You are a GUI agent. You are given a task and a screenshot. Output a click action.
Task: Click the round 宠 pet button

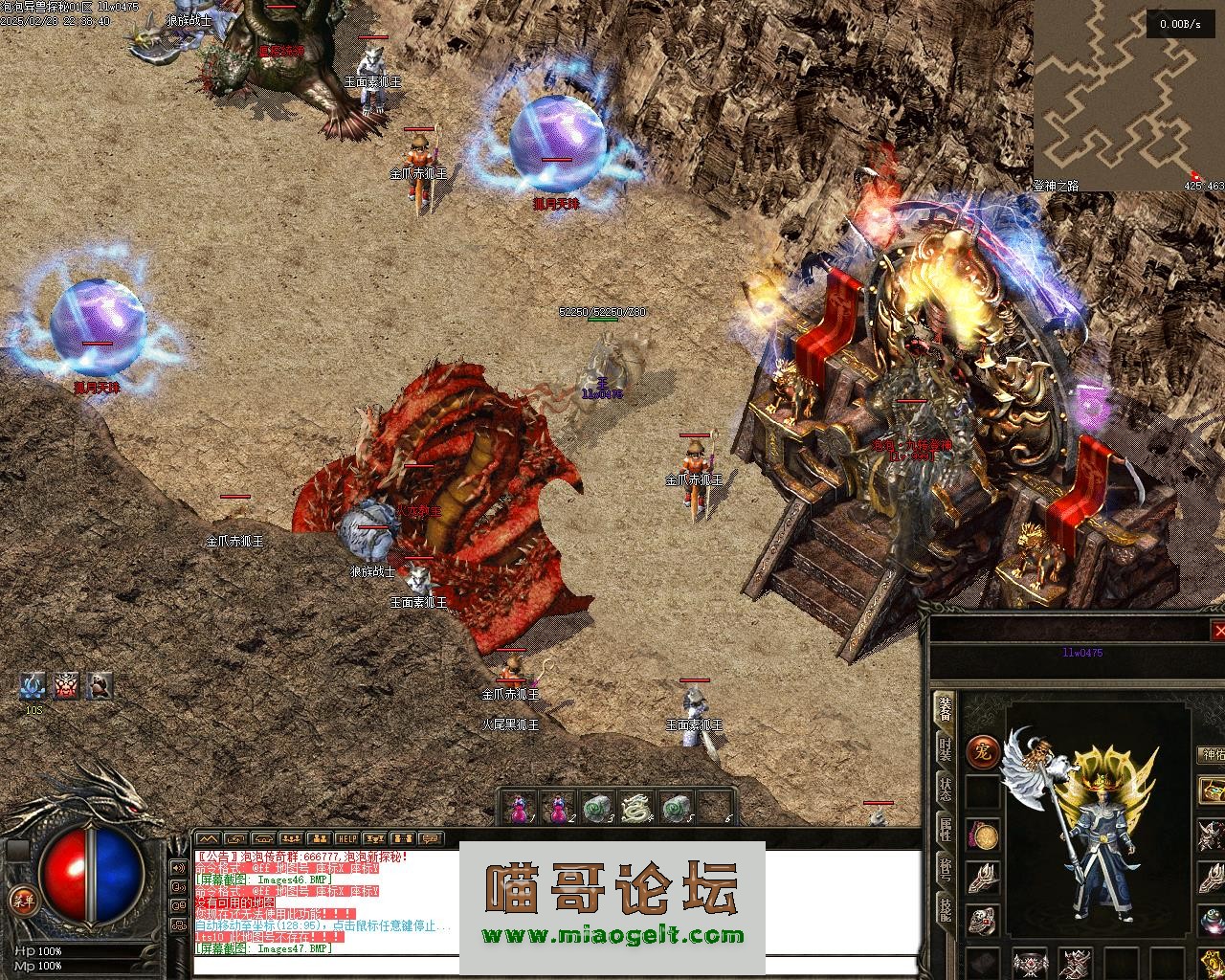982,751
